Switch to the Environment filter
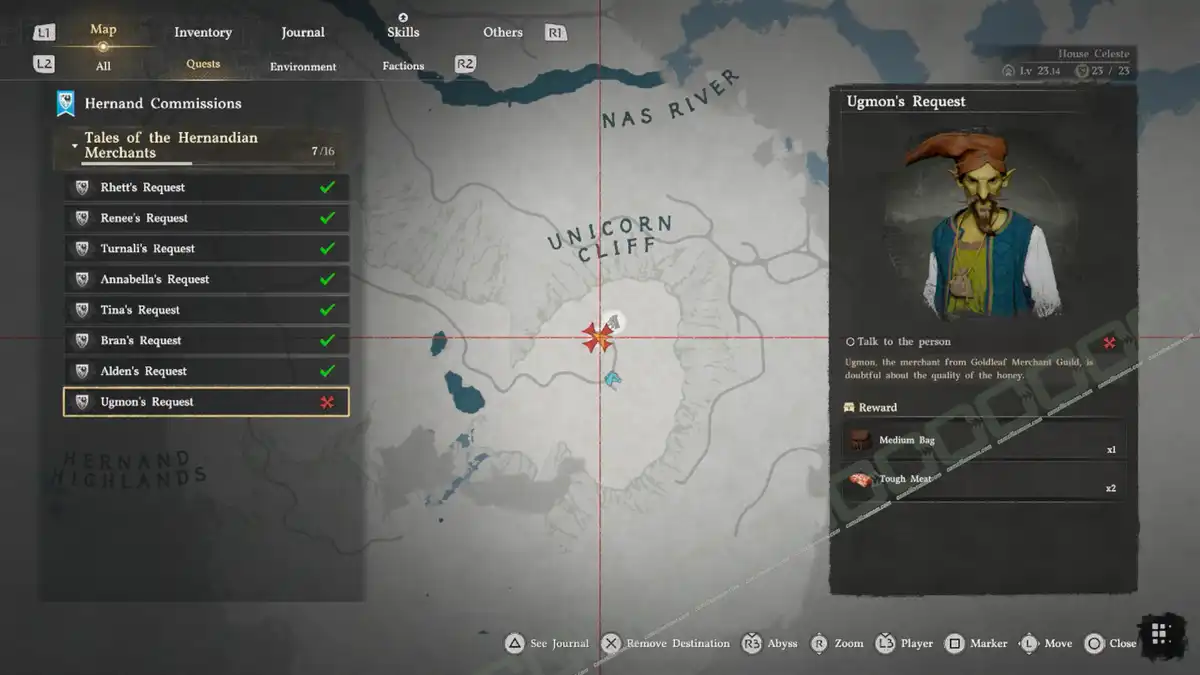Viewport: 1200px width, 675px height. point(303,66)
